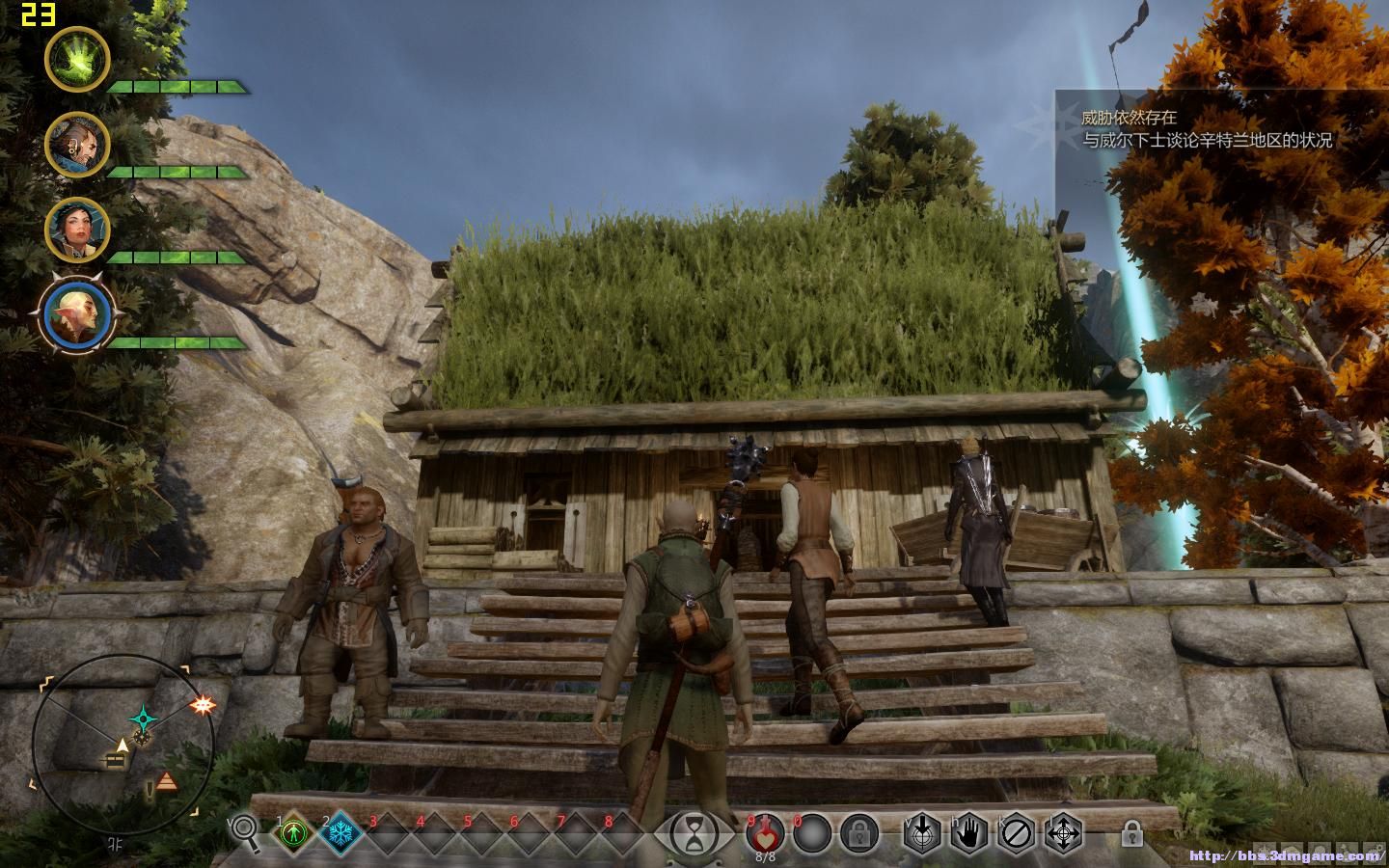Image resolution: width=1389 pixels, height=868 pixels.
Task: Select the teal star quest marker on minimap
Action: 145,719
